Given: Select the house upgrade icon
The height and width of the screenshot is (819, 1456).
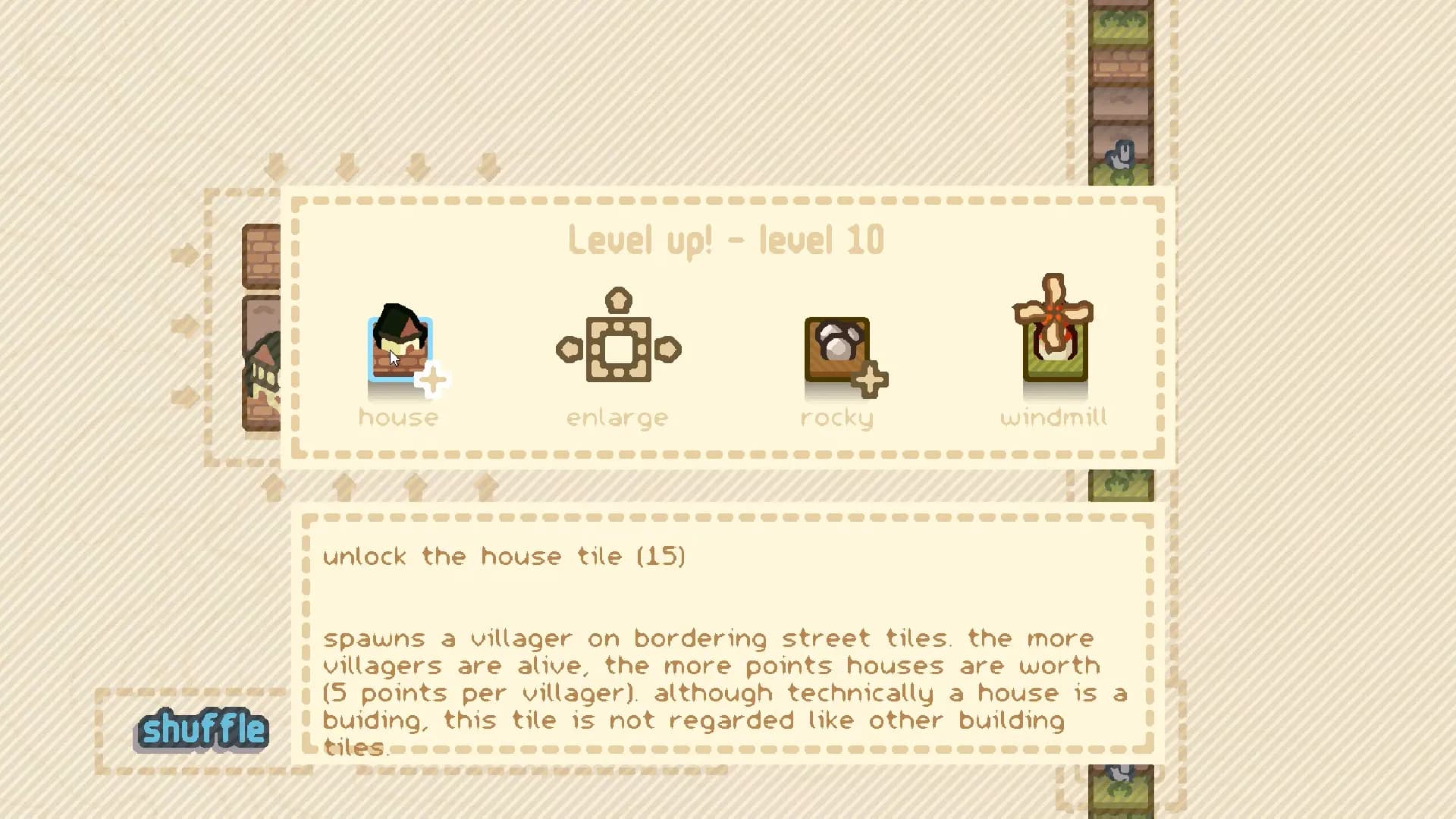Looking at the screenshot, I should point(400,347).
